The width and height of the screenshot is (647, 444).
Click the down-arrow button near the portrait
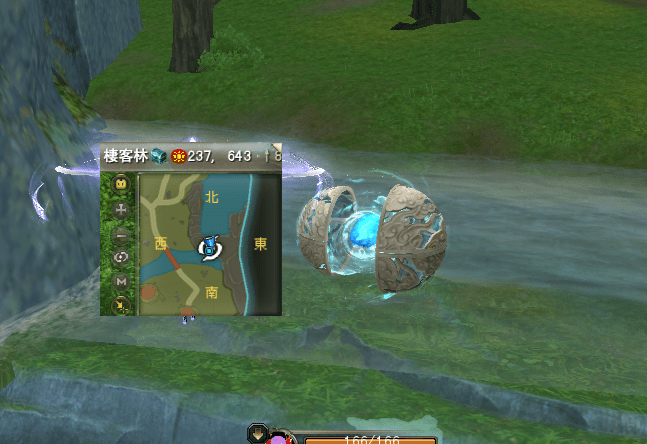258,434
